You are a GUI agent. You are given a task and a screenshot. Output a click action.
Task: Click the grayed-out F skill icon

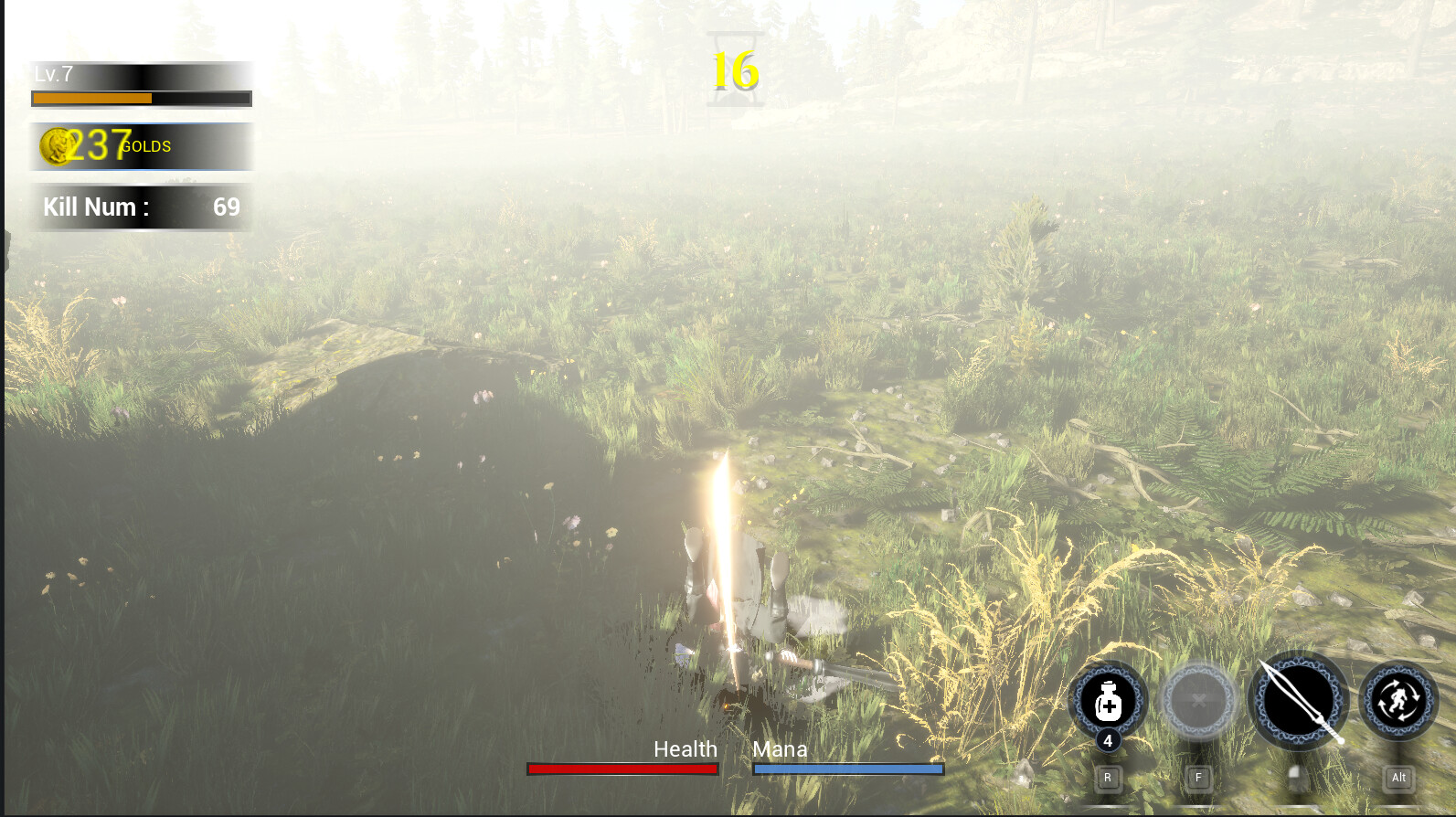coord(1198,699)
